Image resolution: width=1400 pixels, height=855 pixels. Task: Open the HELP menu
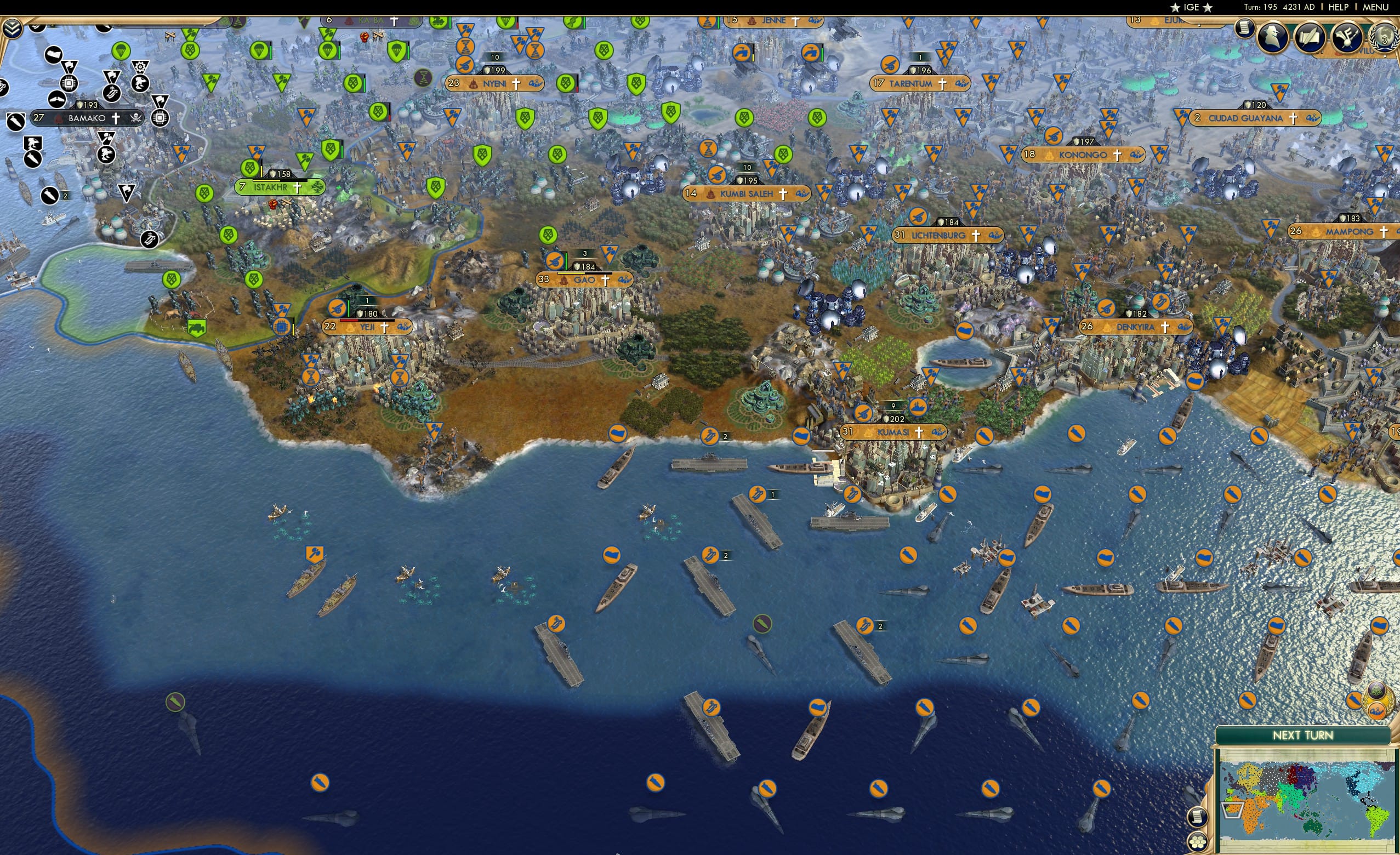coord(1339,7)
